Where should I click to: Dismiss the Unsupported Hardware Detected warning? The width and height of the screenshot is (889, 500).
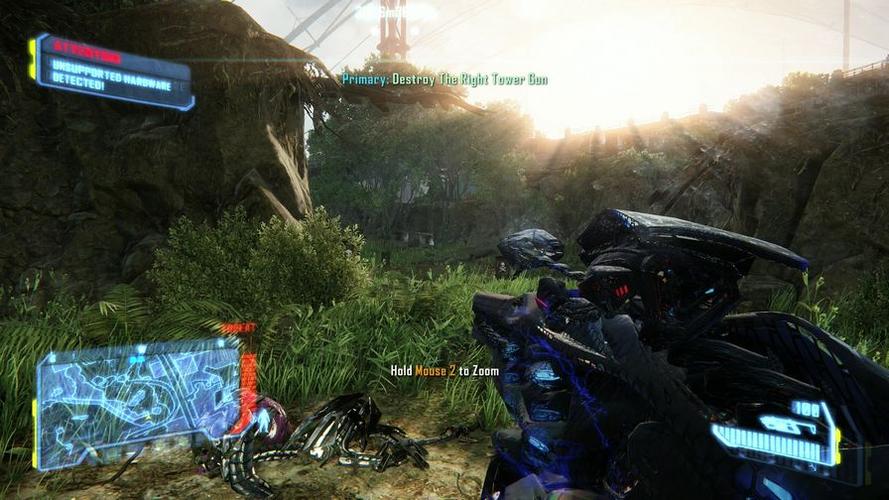(111, 71)
